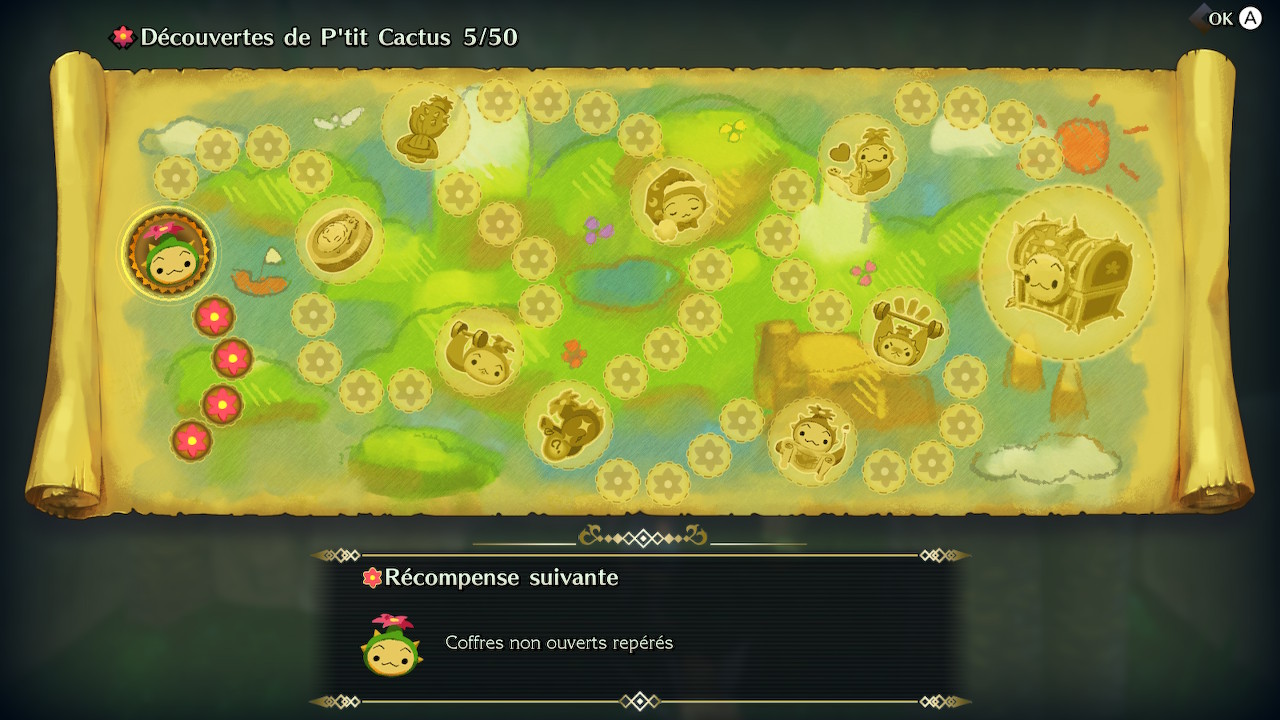Choose the cactus statue reward node

[425, 127]
